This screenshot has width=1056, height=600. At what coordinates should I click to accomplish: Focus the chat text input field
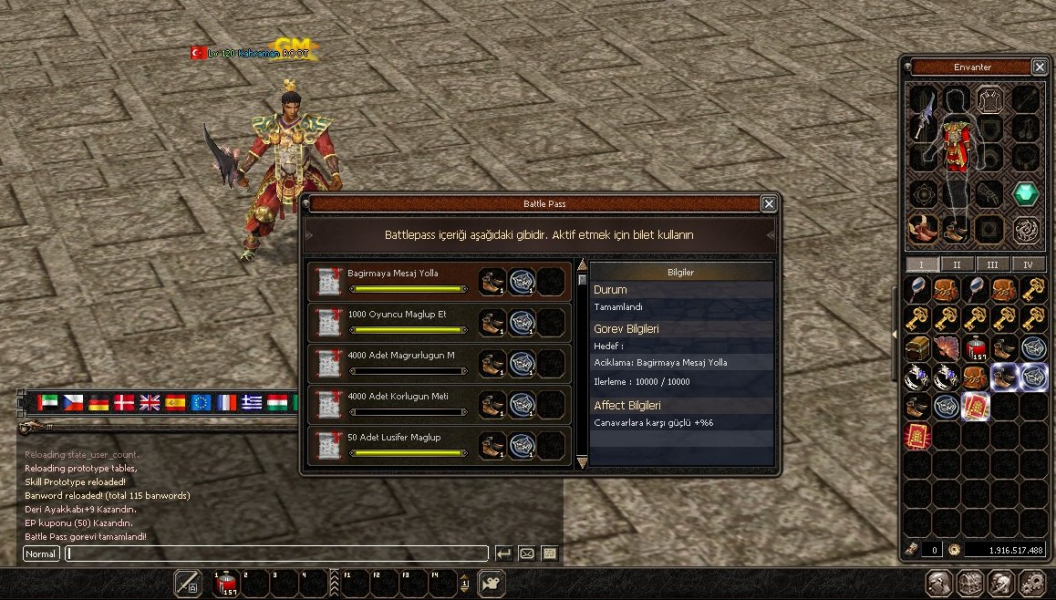[277, 553]
